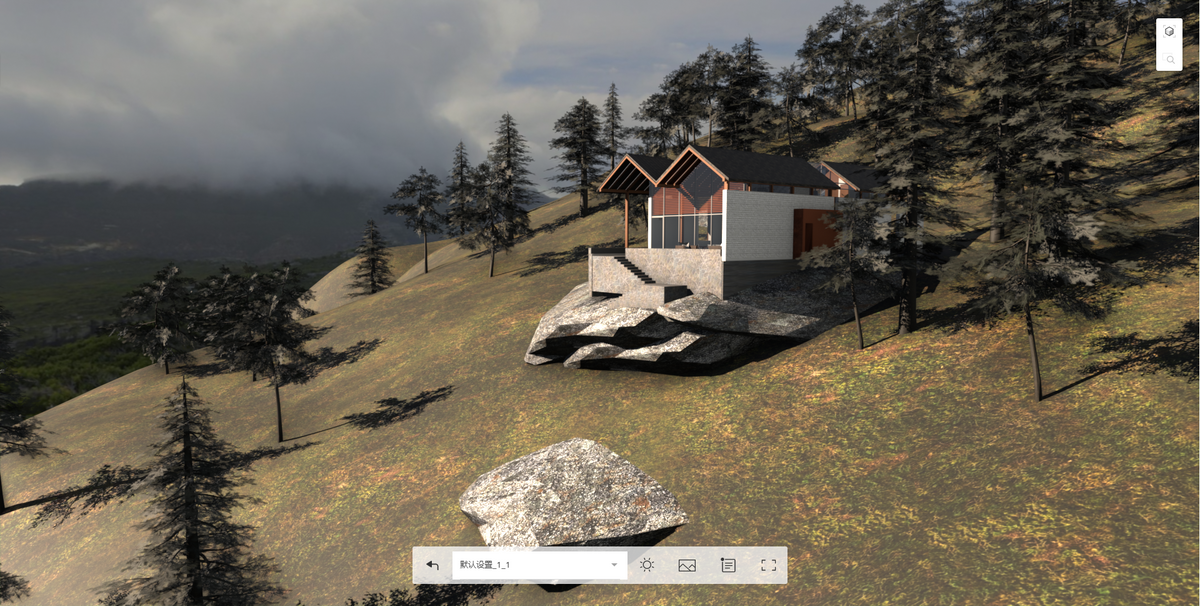The height and width of the screenshot is (606, 1200).
Task: Toggle fullscreen with the corner-brackets icon
Action: [768, 565]
